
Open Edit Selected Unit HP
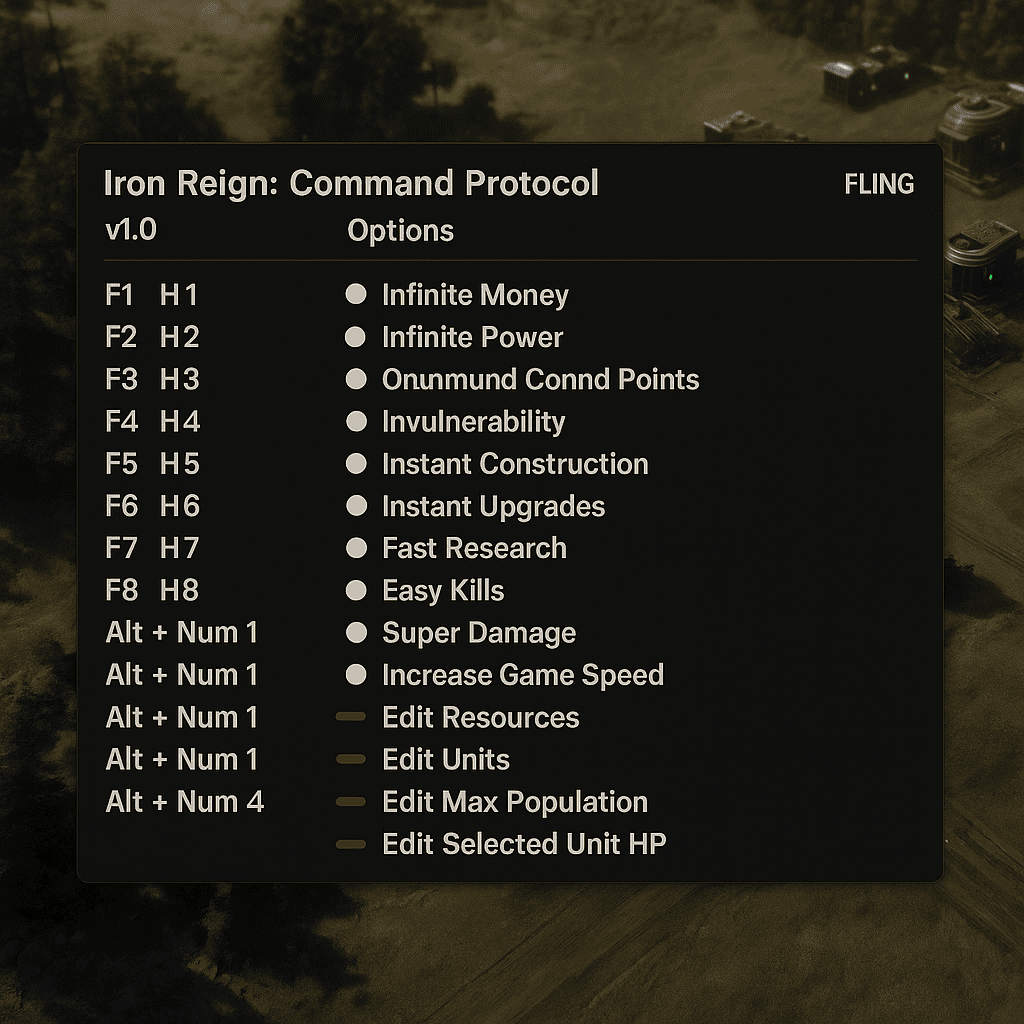[x=351, y=845]
